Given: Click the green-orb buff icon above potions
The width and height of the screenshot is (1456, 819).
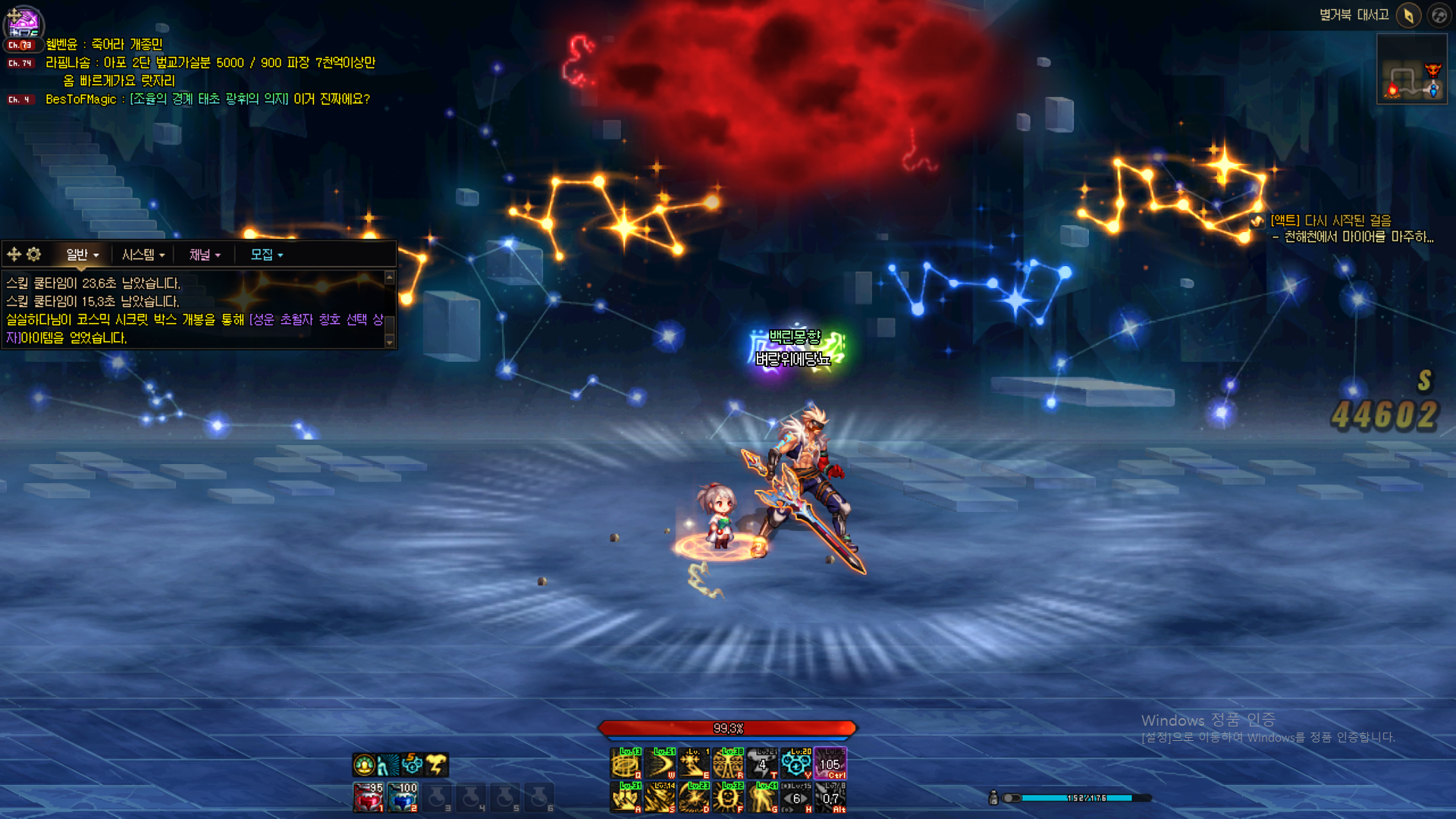Looking at the screenshot, I should (x=364, y=764).
